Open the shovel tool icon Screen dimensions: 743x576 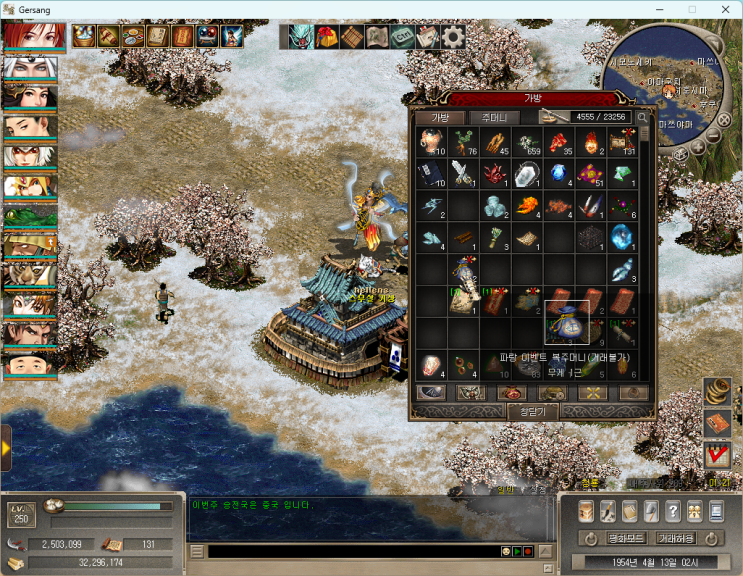coord(651,512)
